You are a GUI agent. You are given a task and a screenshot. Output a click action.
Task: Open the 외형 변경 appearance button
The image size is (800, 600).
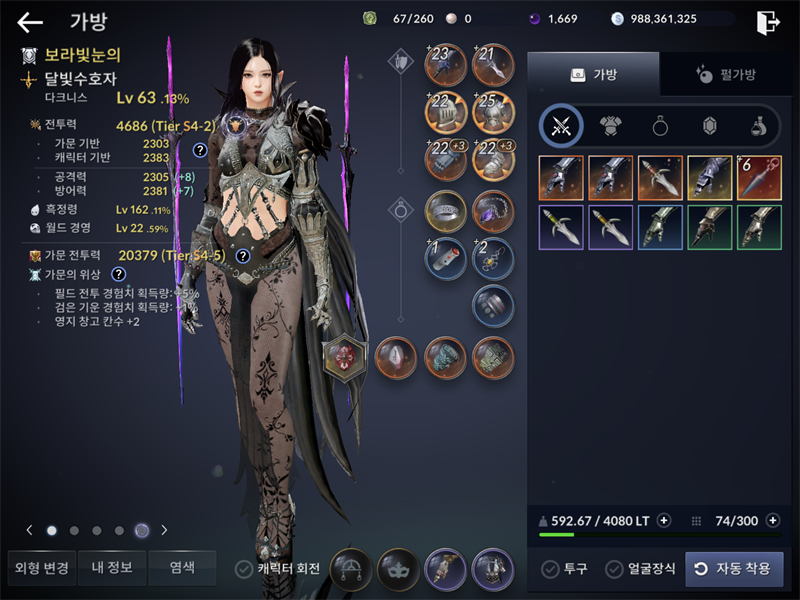point(41,568)
